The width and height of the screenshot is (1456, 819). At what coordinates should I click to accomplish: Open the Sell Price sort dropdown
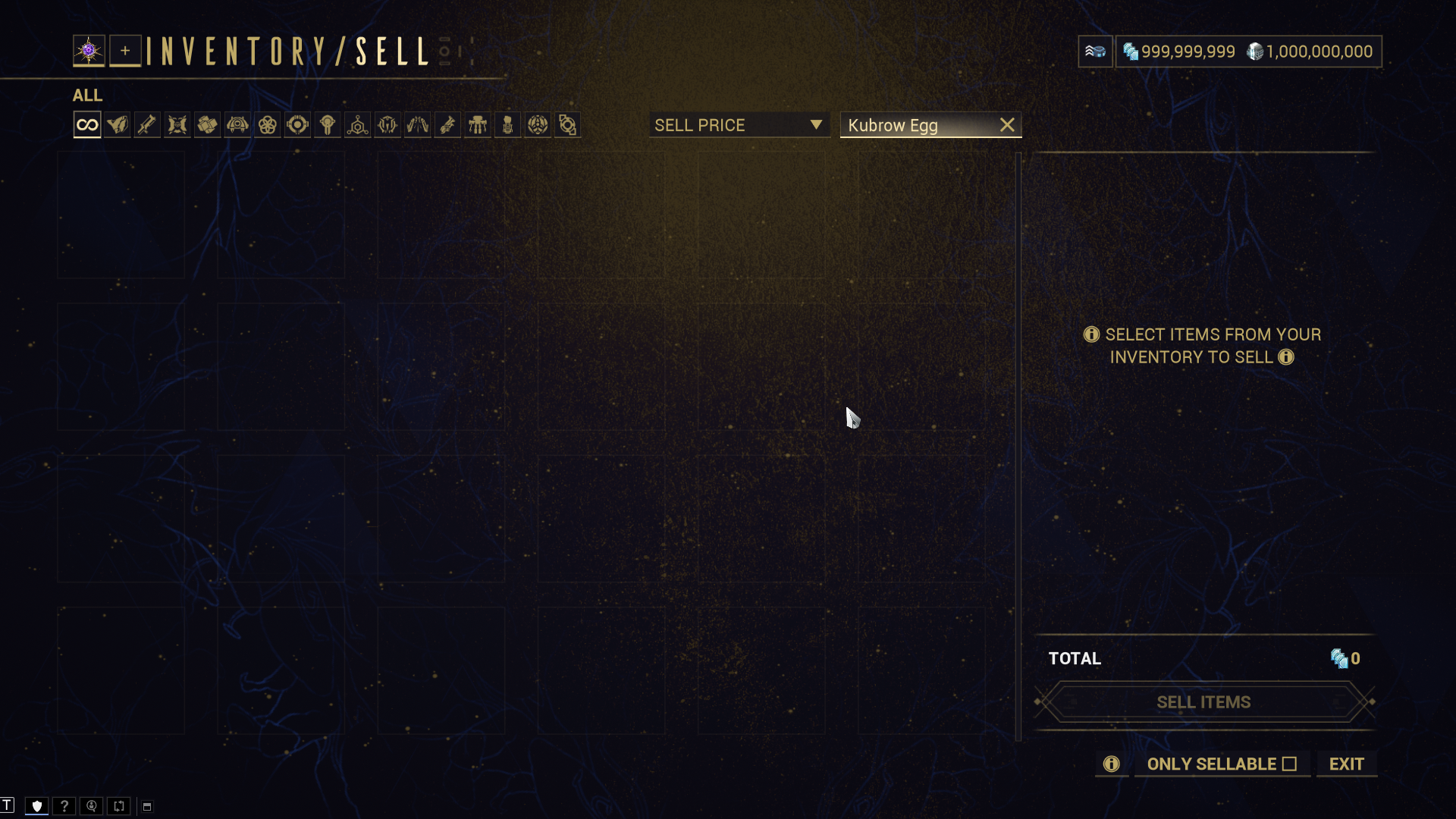(x=739, y=125)
